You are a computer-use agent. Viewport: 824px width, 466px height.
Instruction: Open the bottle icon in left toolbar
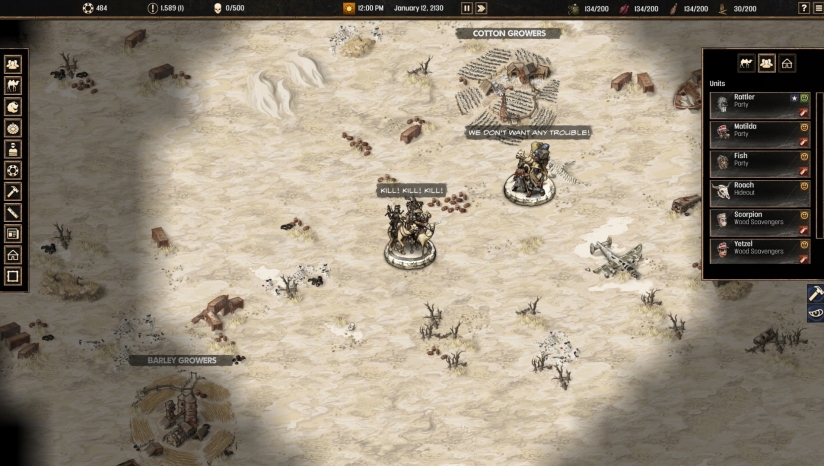coord(13,149)
